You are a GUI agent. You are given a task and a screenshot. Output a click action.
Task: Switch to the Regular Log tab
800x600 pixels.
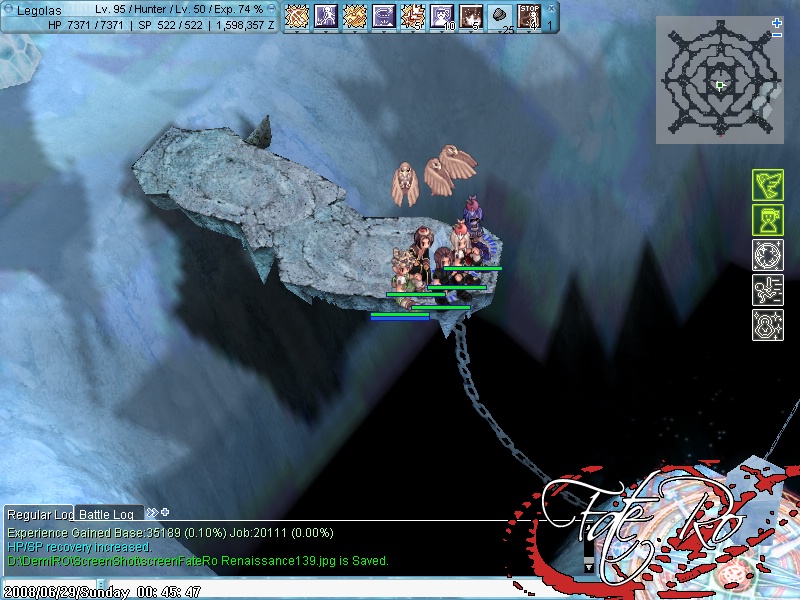[x=39, y=514]
